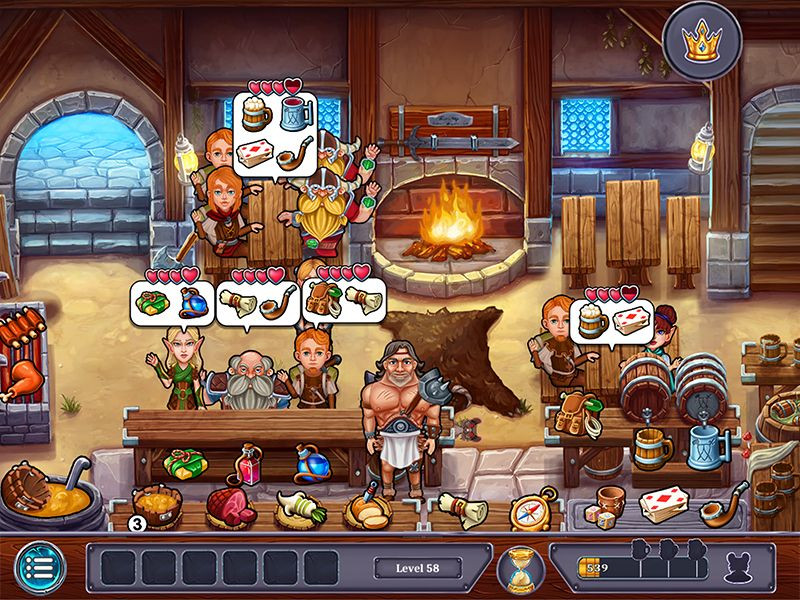
Task: Choose the bread loaf with knife
Action: point(364,507)
